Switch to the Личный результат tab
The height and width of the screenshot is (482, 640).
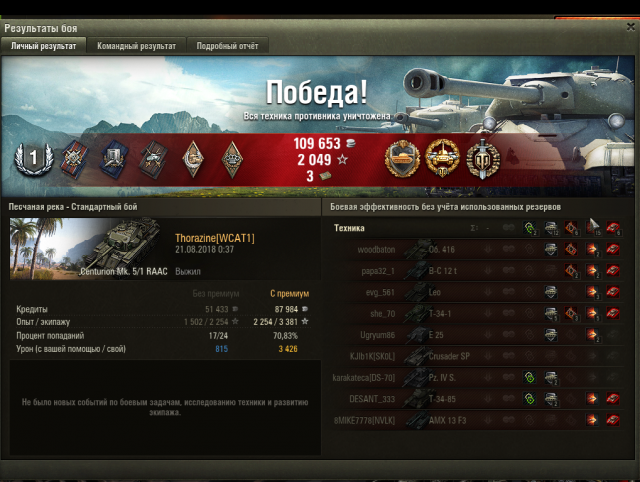click(x=44, y=46)
